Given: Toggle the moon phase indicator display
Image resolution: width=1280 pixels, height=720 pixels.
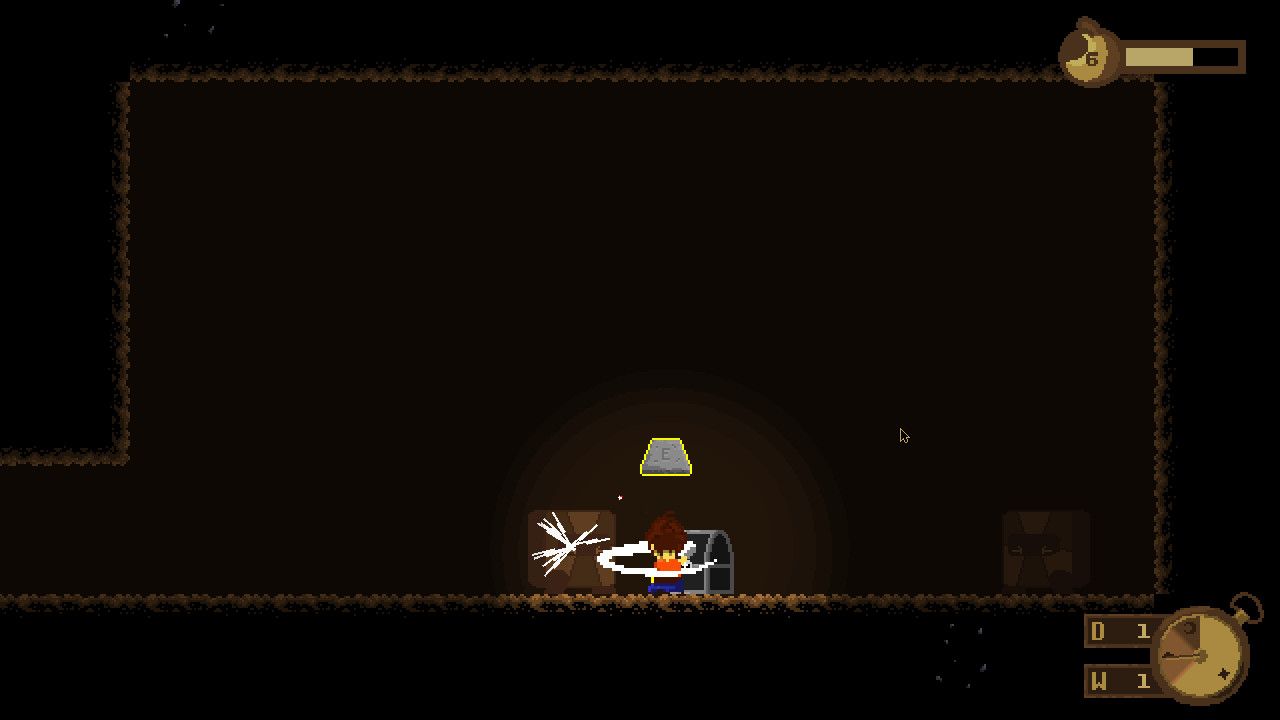Looking at the screenshot, I should (x=1090, y=55).
